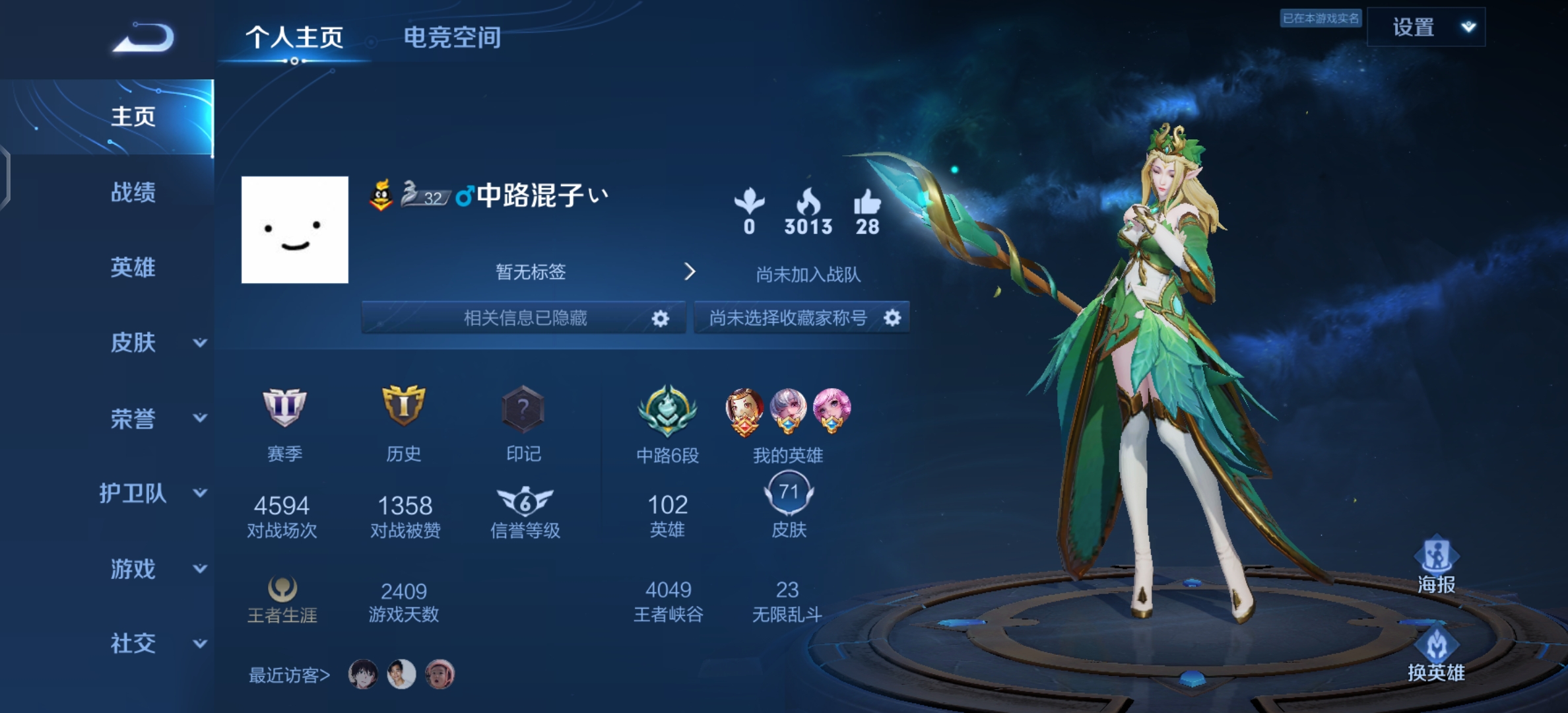Viewport: 1568px width, 713px height.
Task: Open settings for 相关信息已隐藏
Action: pyautogui.click(x=660, y=319)
